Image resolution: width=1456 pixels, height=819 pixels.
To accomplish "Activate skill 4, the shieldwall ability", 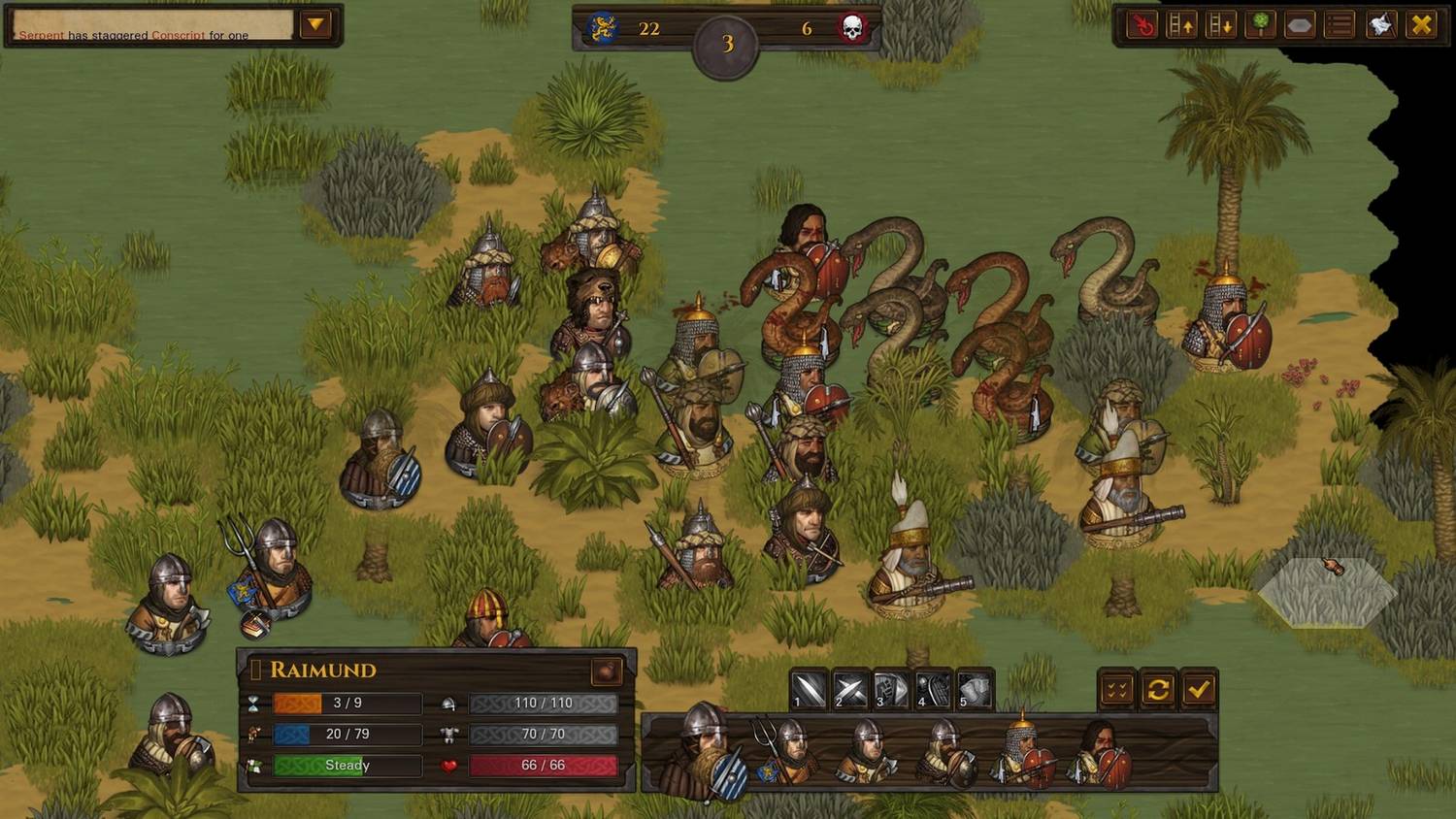I will click(x=934, y=690).
